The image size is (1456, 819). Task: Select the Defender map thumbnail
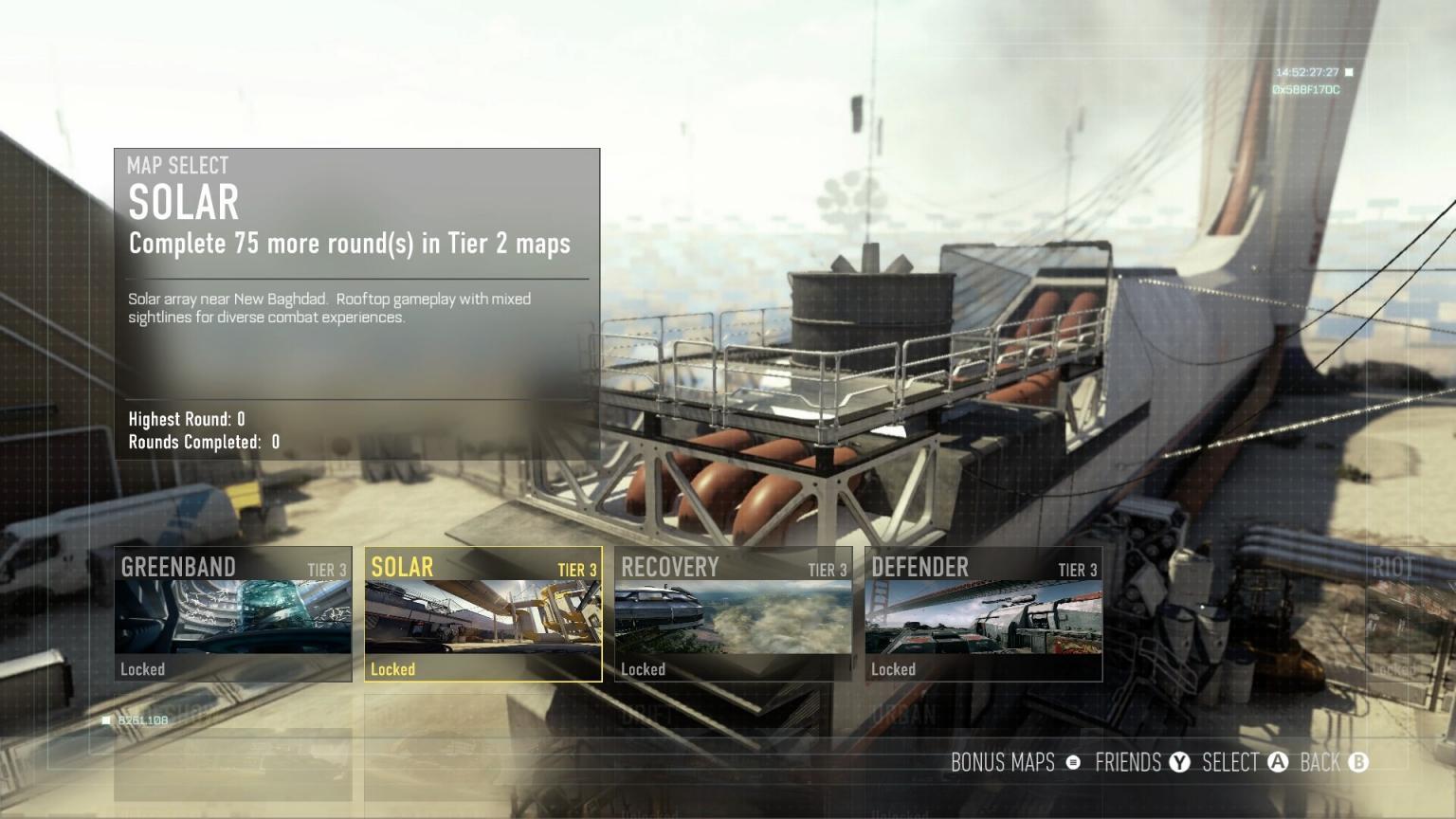coord(982,613)
